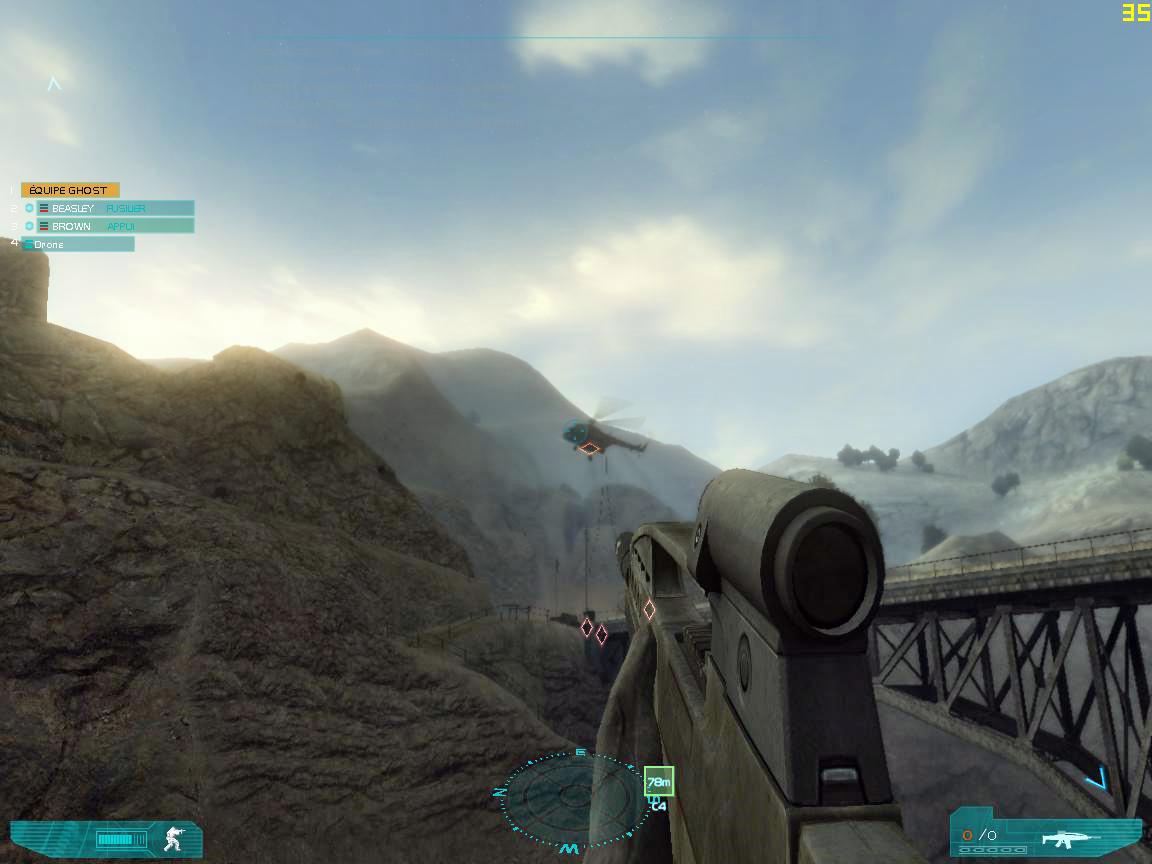
Task: Click the soldier stance icon
Action: pos(173,838)
